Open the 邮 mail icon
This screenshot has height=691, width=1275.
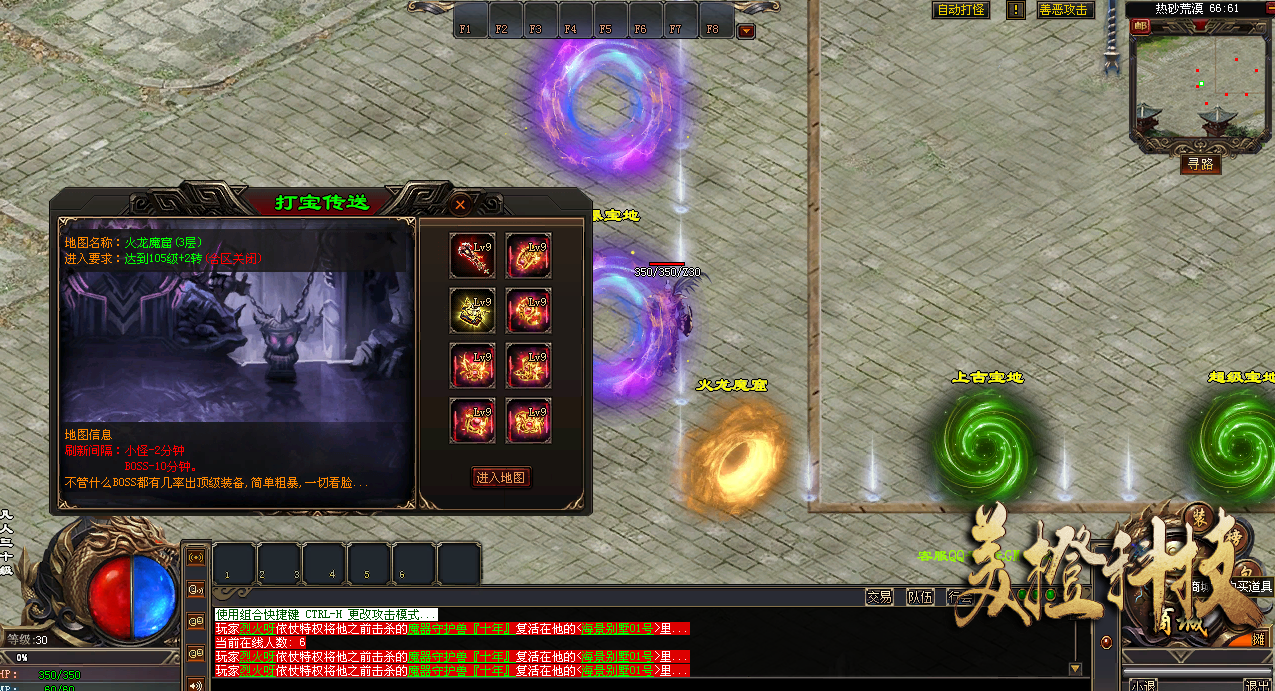tap(1140, 27)
